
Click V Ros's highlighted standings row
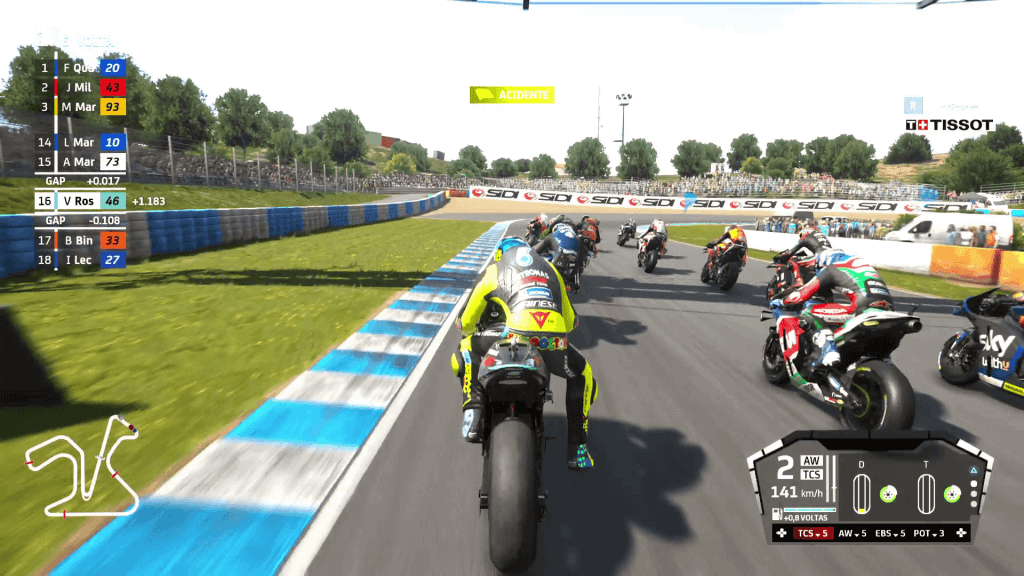click(81, 201)
